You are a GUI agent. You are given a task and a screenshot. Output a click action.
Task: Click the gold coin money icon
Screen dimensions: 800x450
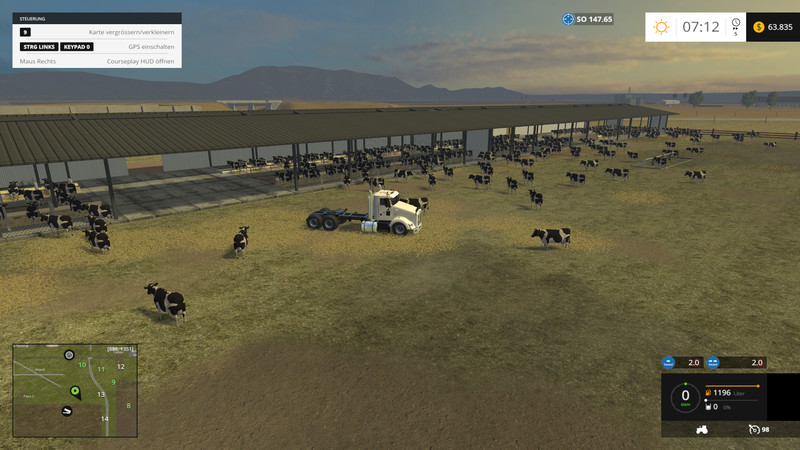tap(758, 27)
